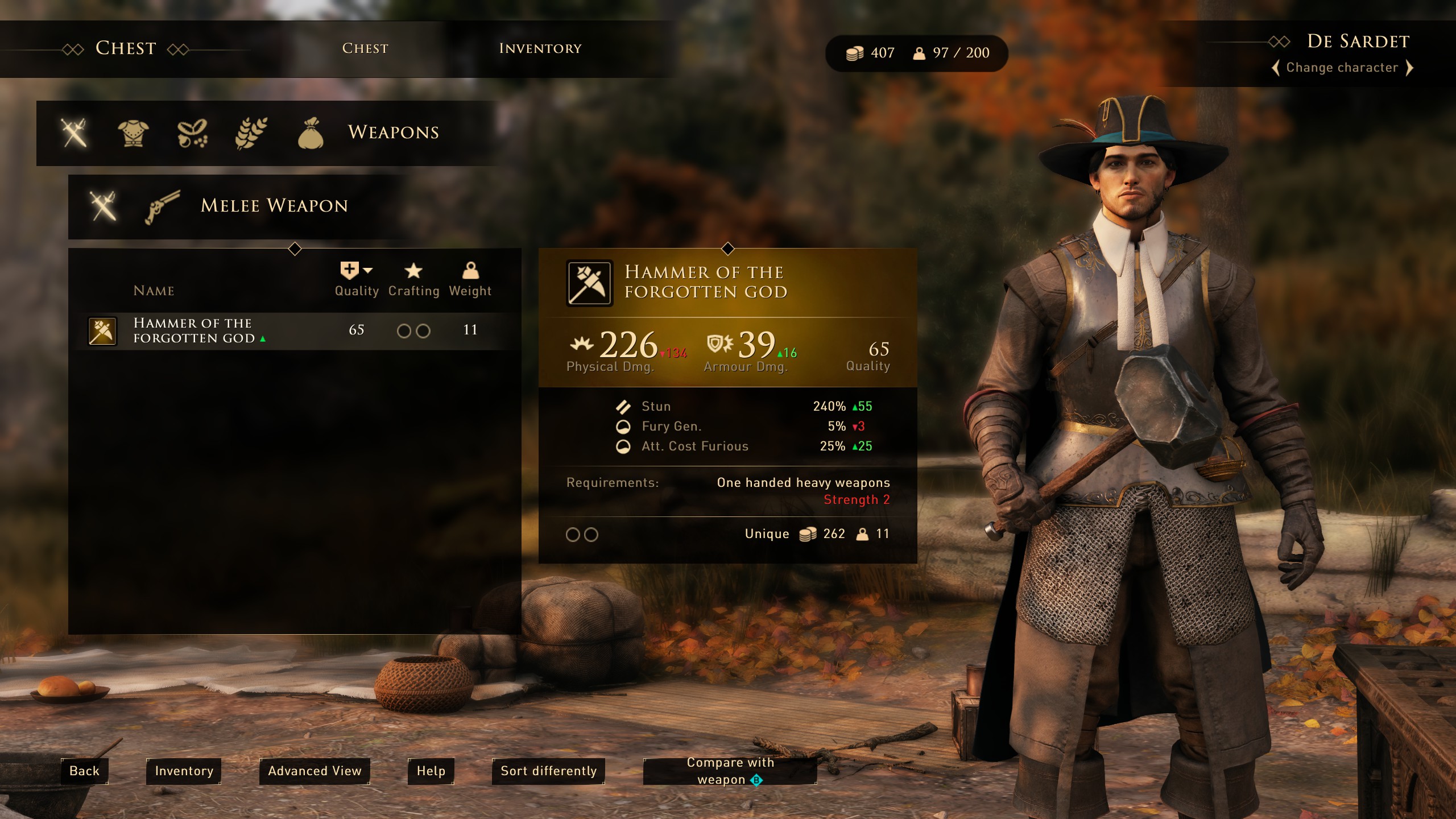Go back with the Back button
The width and height of the screenshot is (1456, 819).
(x=84, y=771)
